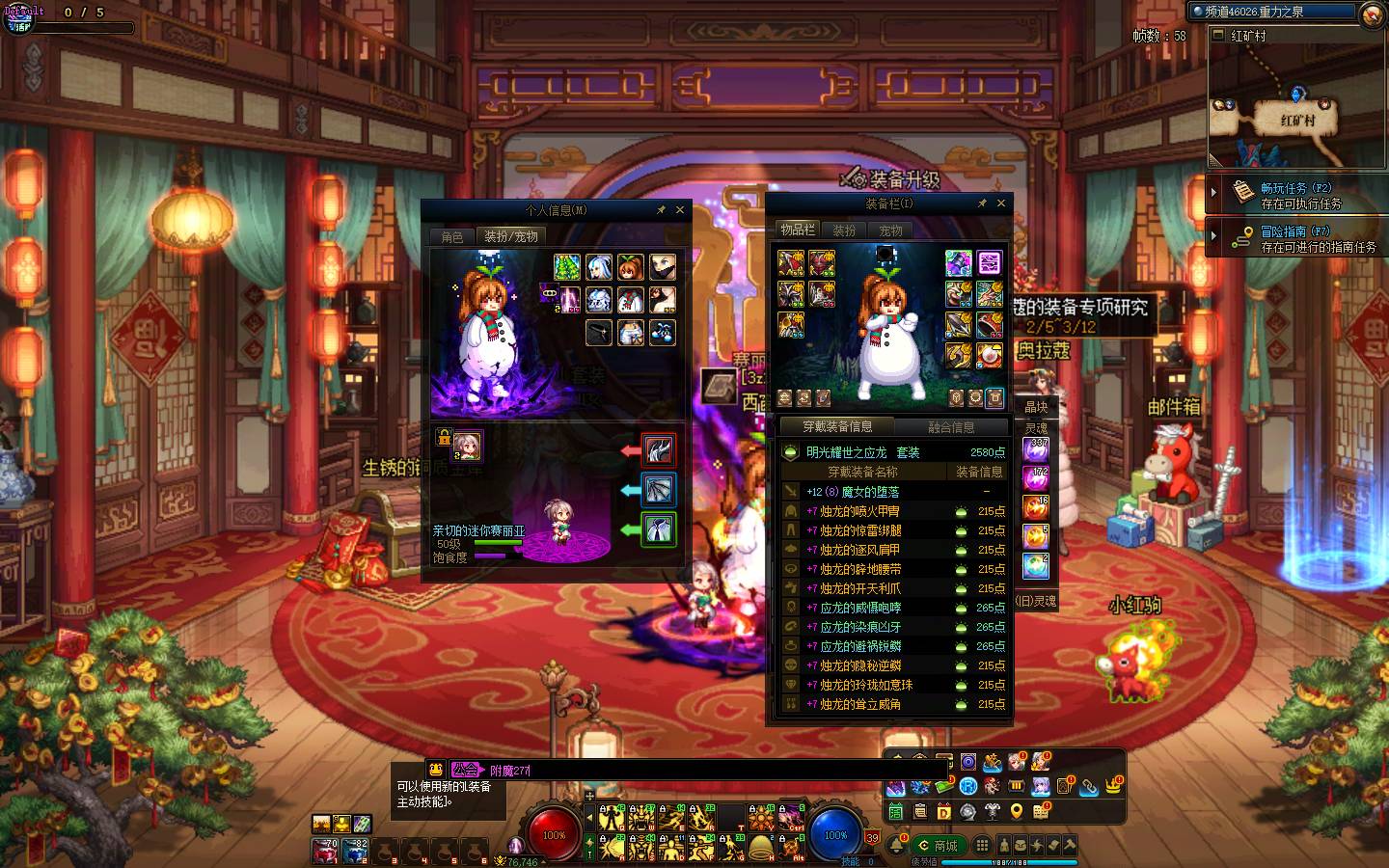Image resolution: width=1389 pixels, height=868 pixels.
Task: Select the red claw pet equipment slot
Action: pos(659,450)
